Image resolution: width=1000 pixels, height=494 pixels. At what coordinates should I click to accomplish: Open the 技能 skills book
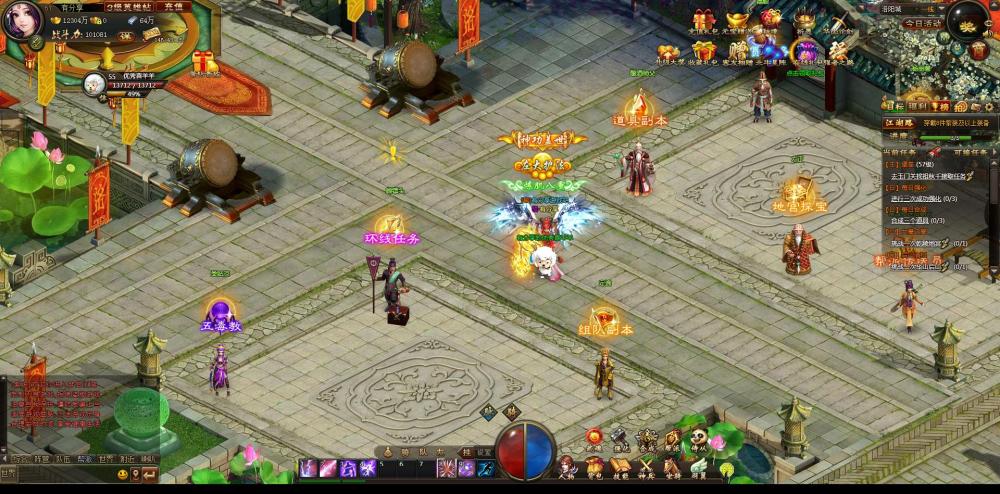620,467
